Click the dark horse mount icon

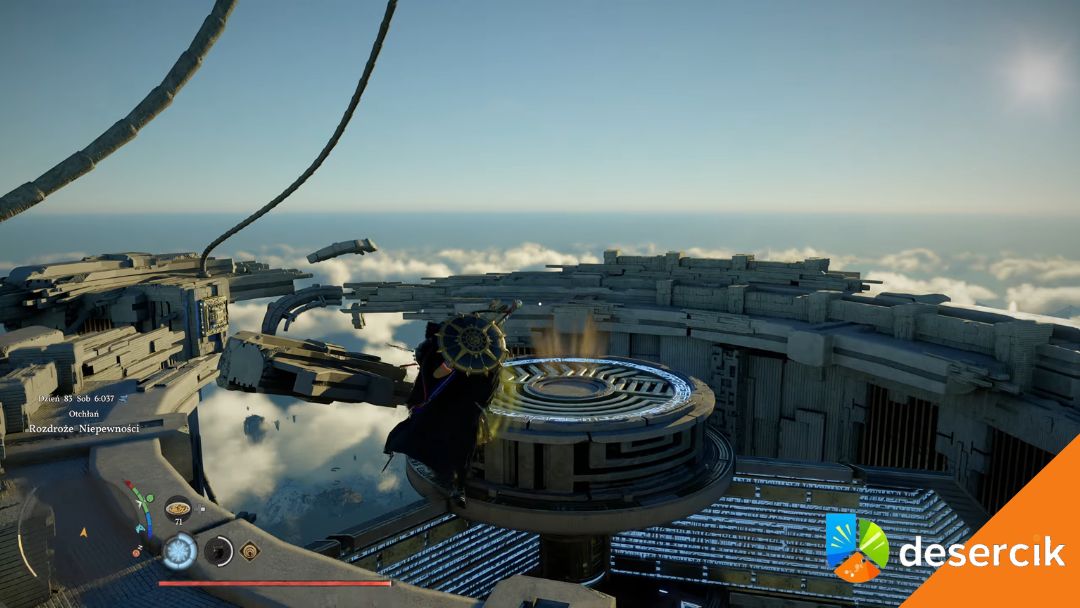tap(217, 550)
